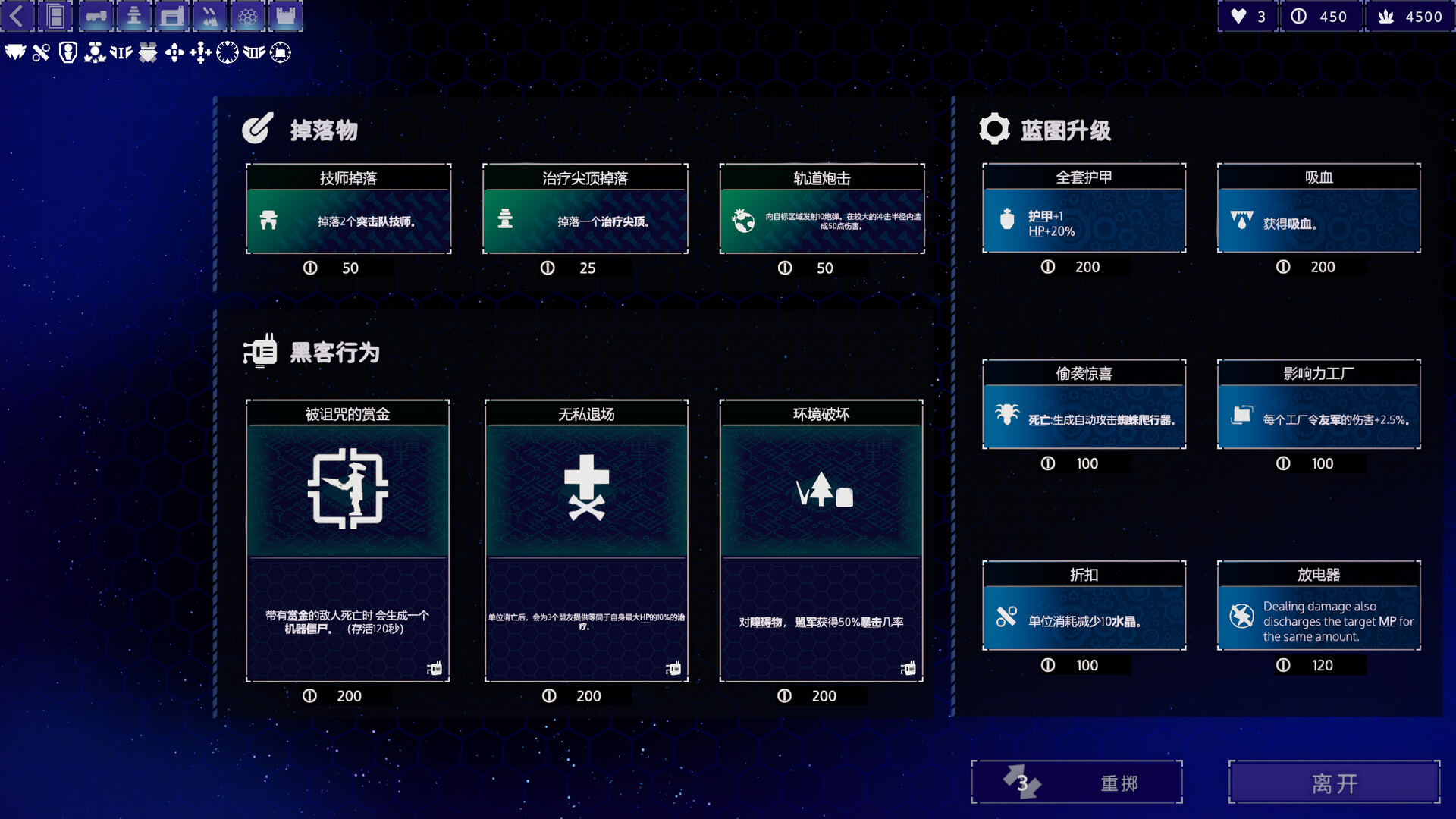Click the factory building icon in the toolbar

[x=172, y=15]
